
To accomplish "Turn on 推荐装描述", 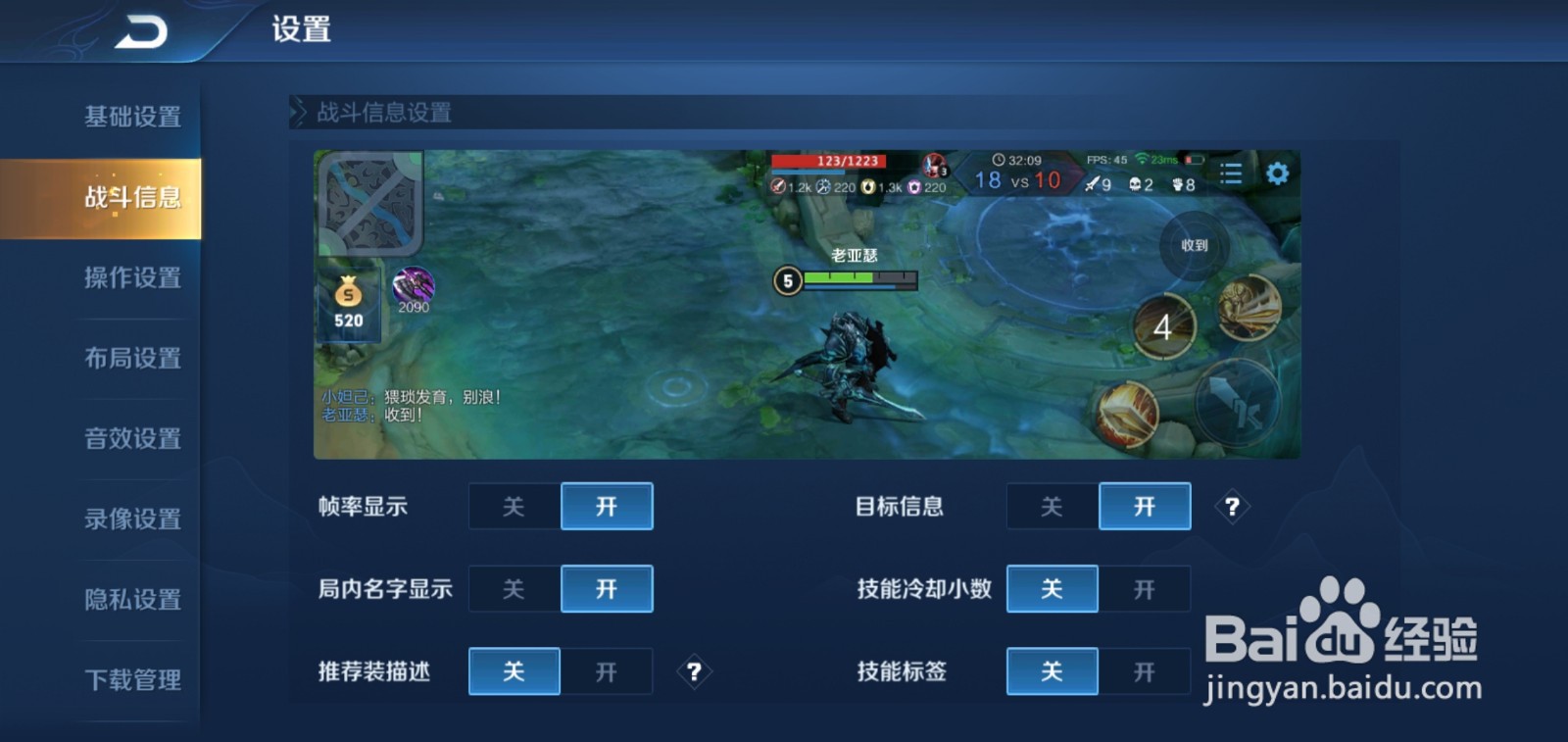I will [x=606, y=671].
